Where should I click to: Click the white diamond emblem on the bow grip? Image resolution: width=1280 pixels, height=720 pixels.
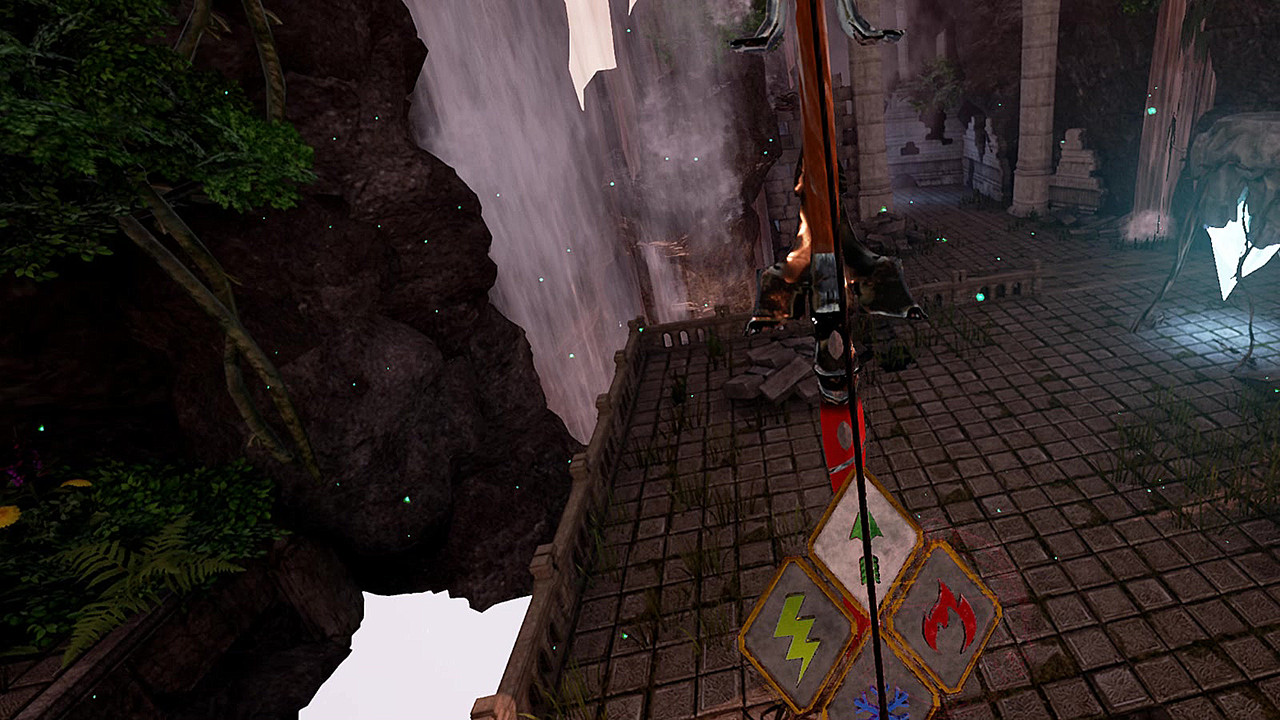tap(838, 345)
